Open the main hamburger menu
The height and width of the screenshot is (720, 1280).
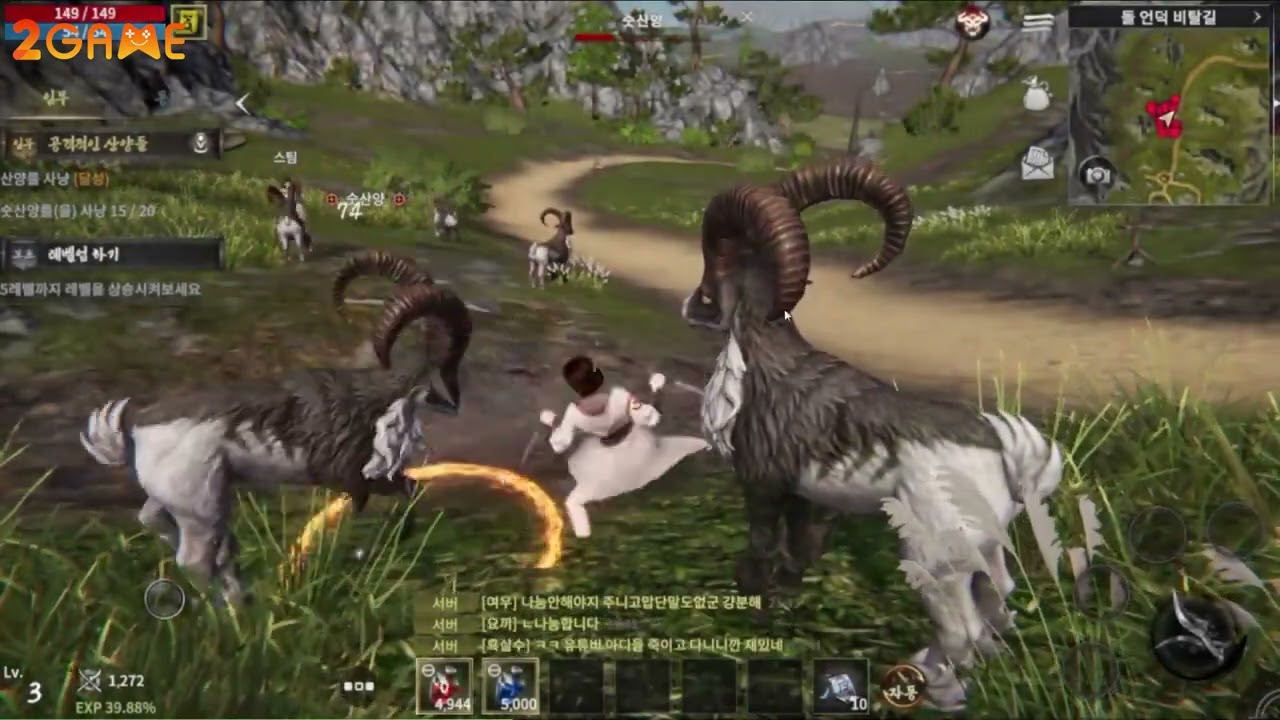(x=1038, y=20)
